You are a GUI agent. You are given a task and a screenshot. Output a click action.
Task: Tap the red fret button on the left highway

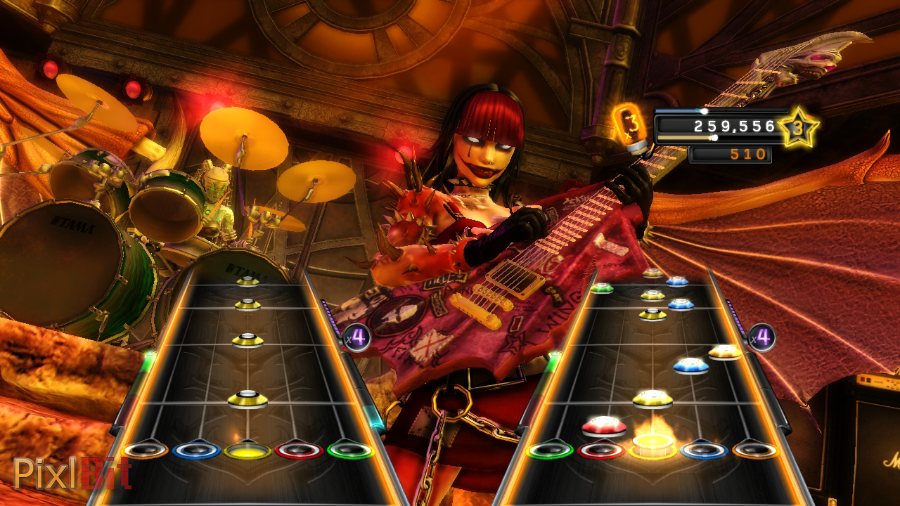click(298, 450)
